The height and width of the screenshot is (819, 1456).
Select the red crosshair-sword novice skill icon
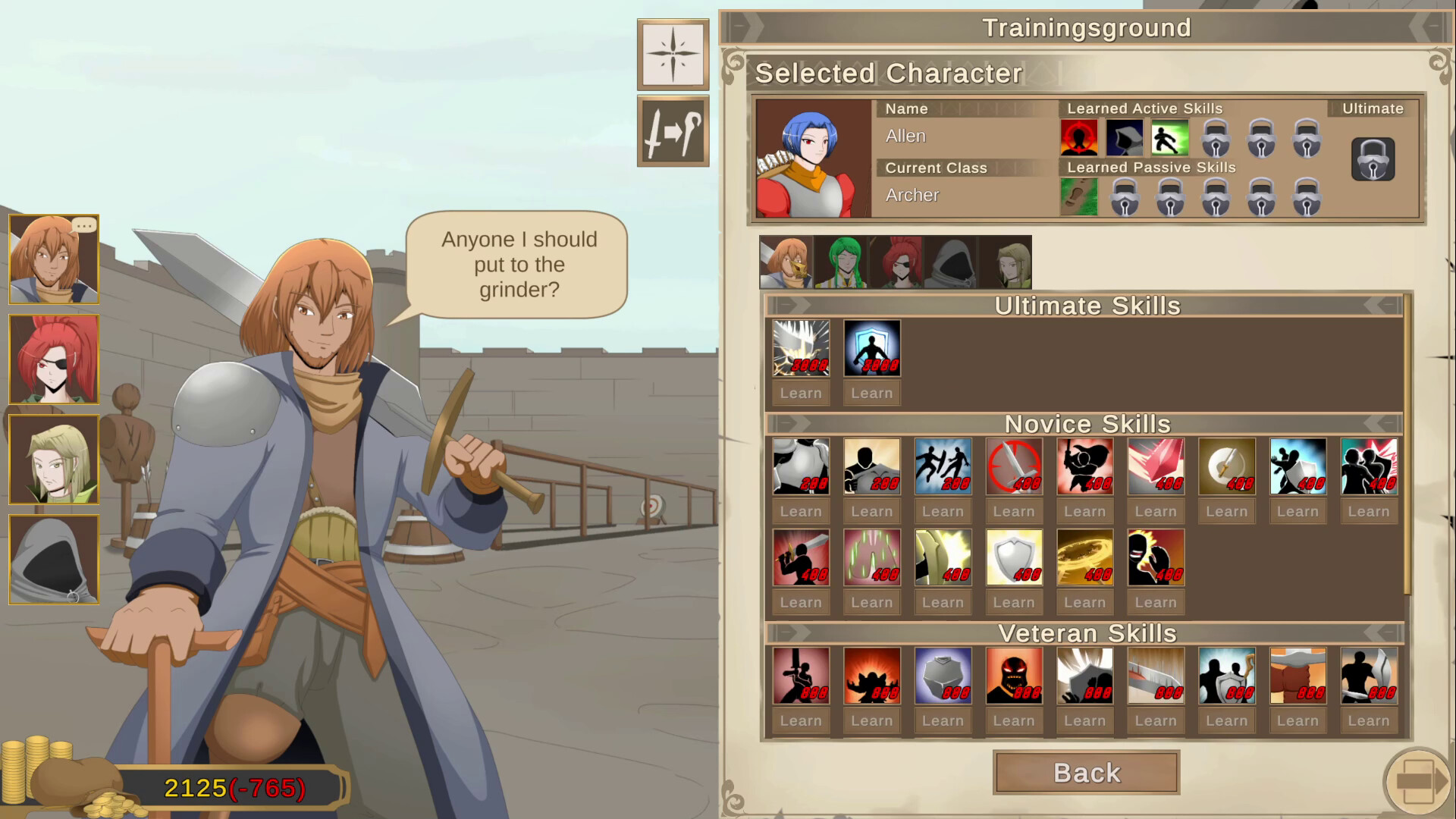pos(1014,466)
